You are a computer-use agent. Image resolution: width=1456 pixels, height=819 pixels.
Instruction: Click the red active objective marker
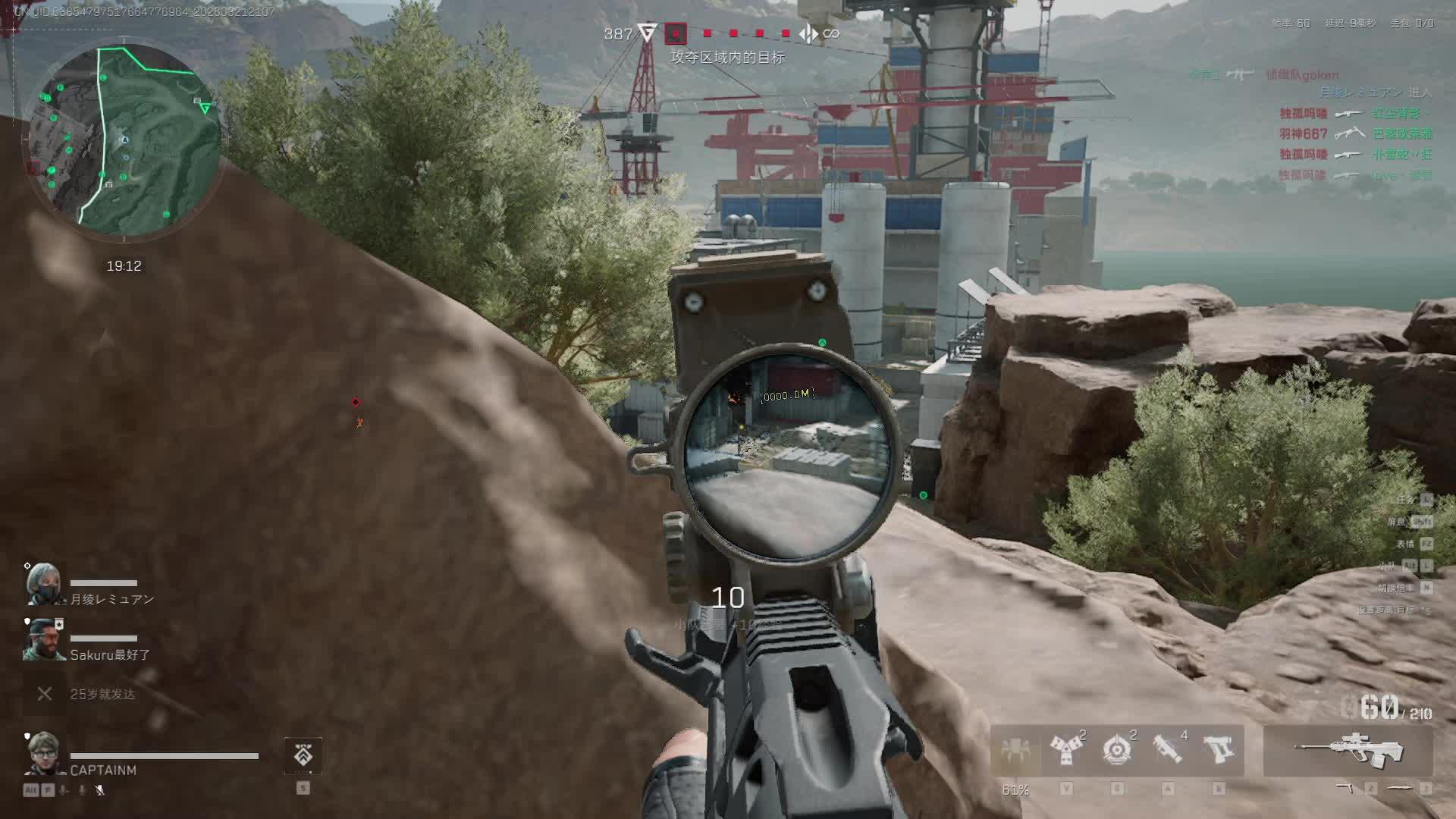675,33
